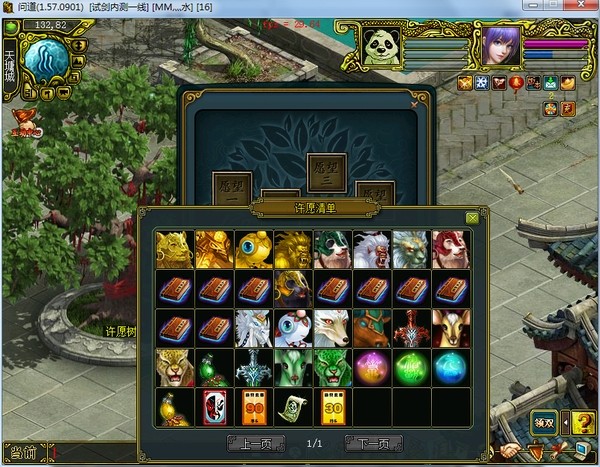600x467 pixels.
Task: Select the leopard head item
Action: (x=175, y=367)
